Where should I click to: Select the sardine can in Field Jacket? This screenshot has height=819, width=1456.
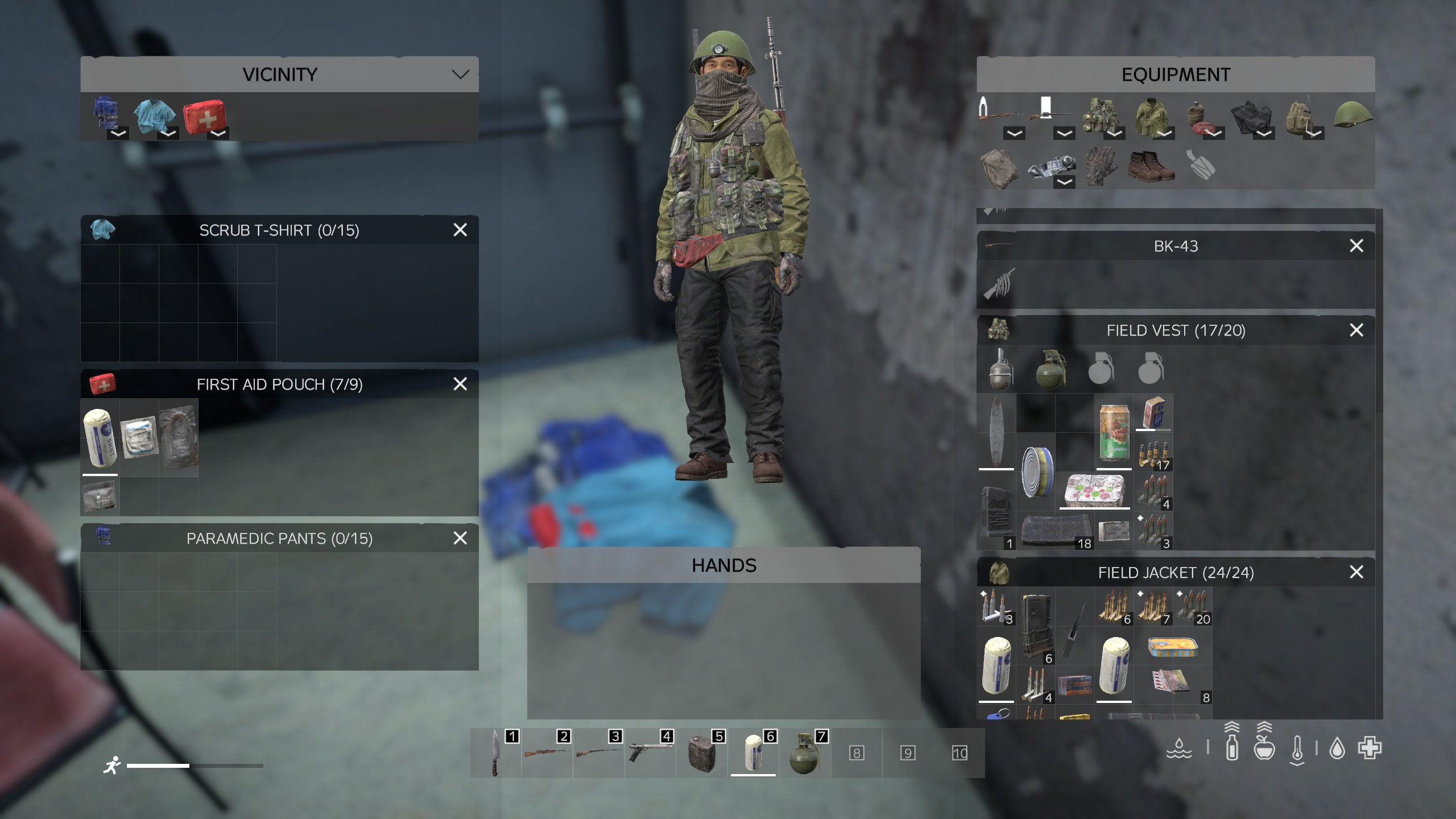point(1173,647)
